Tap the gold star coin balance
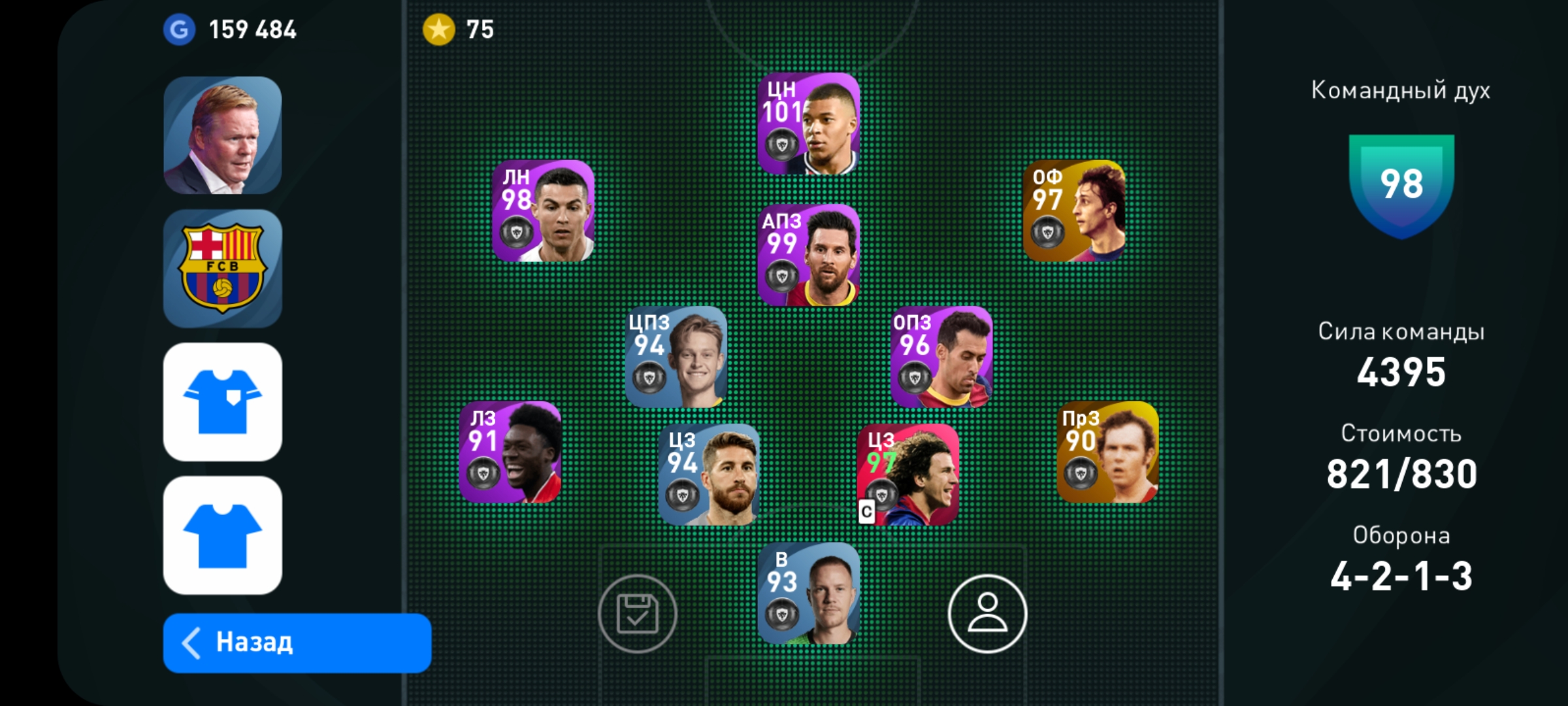This screenshot has width=1568, height=706. click(x=459, y=29)
